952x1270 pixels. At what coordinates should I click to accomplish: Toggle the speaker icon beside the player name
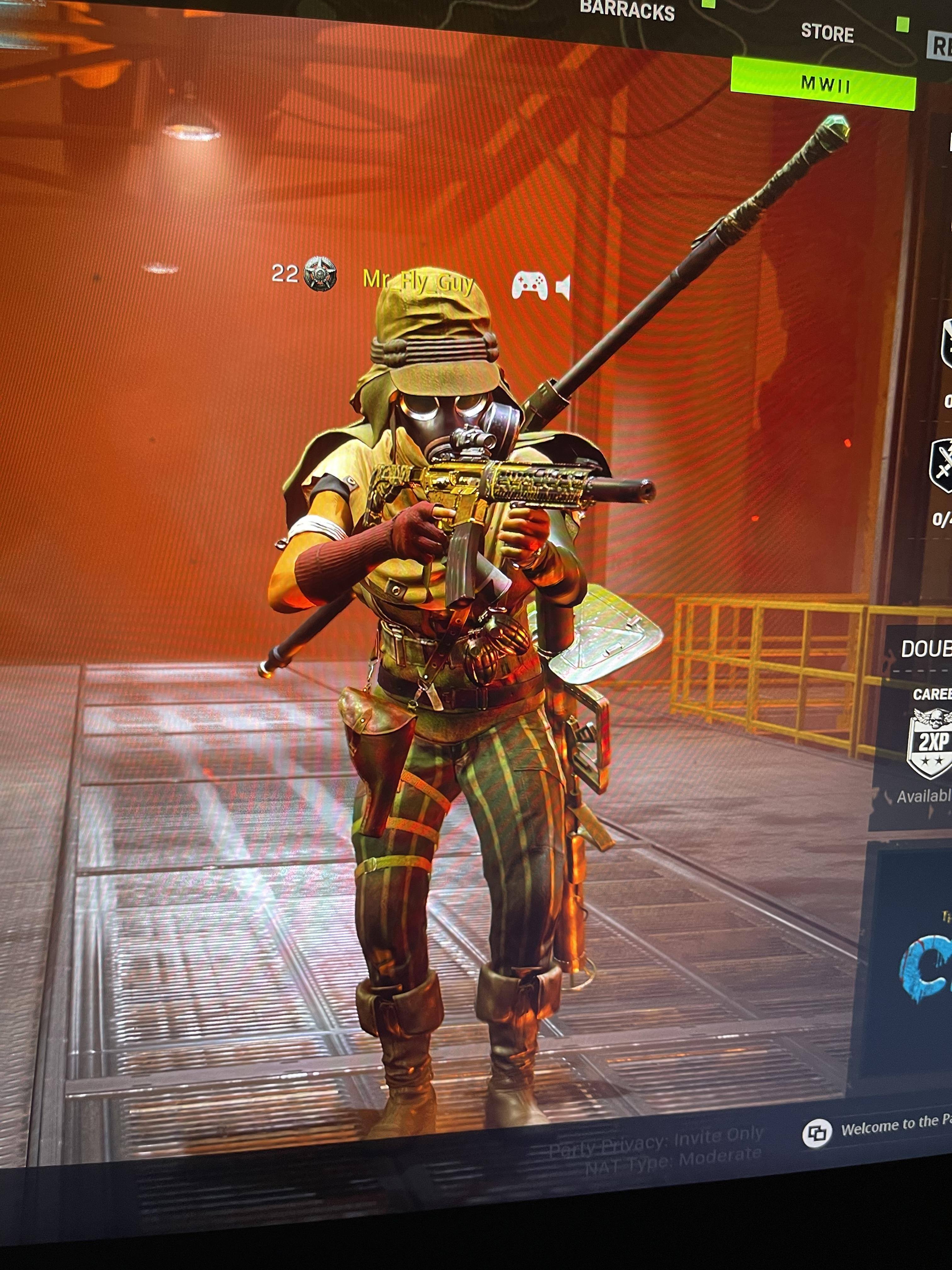click(564, 287)
